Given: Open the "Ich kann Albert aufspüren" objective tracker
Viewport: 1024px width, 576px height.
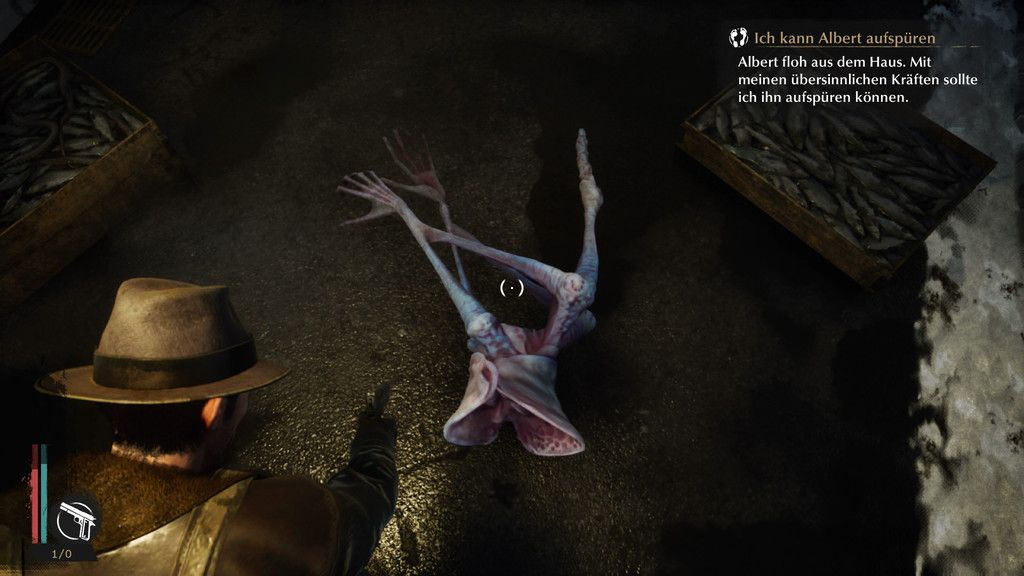Looking at the screenshot, I should (x=844, y=39).
